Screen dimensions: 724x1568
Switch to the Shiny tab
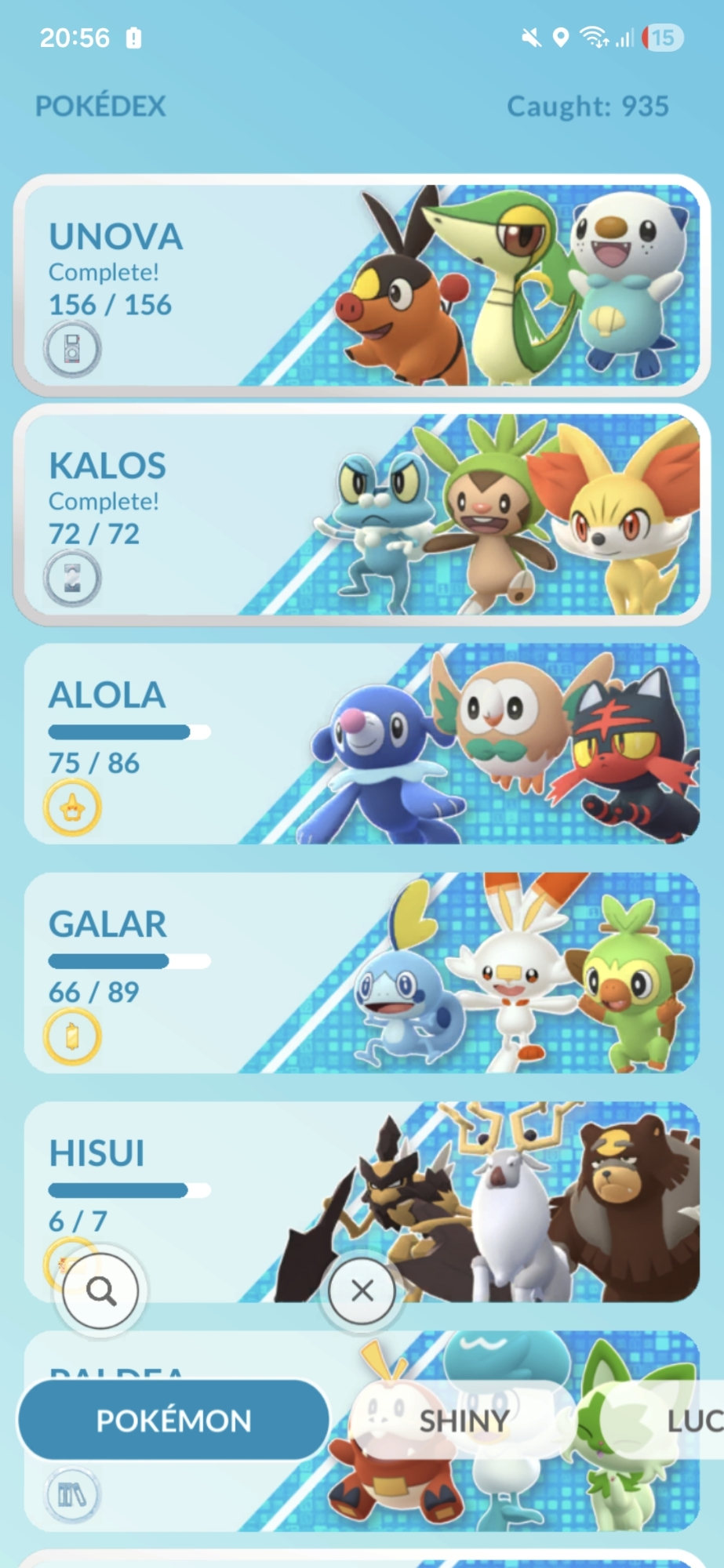click(464, 1420)
